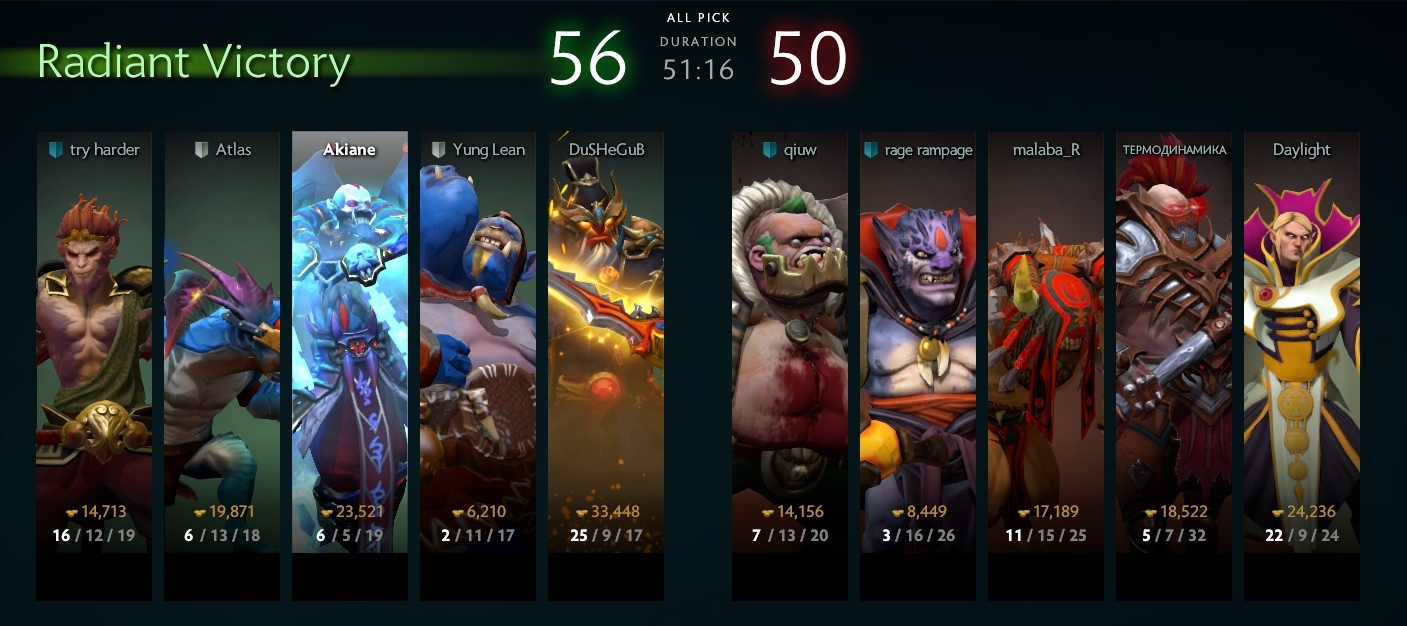
Task: Choose Akiane's Lich player card
Action: coord(350,340)
